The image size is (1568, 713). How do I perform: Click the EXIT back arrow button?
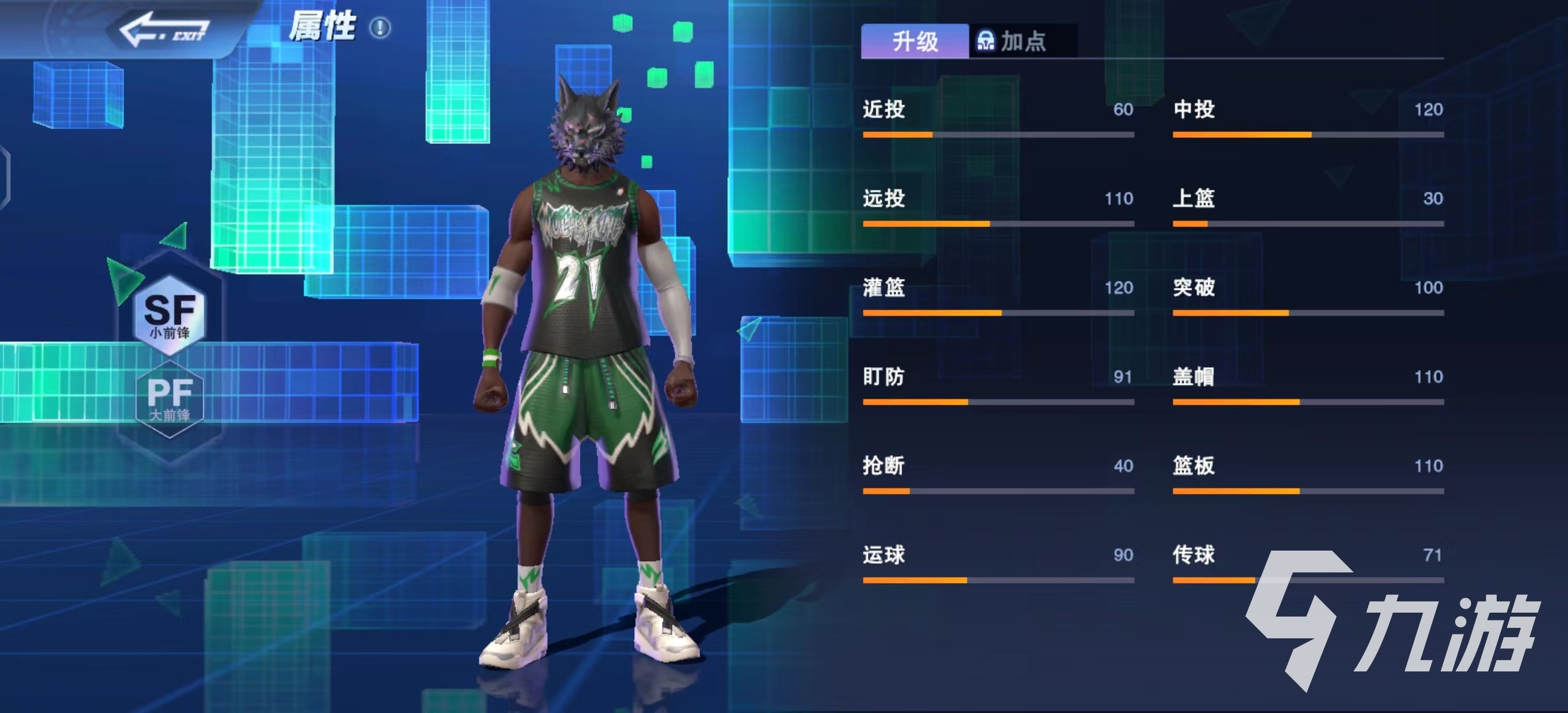(165, 31)
